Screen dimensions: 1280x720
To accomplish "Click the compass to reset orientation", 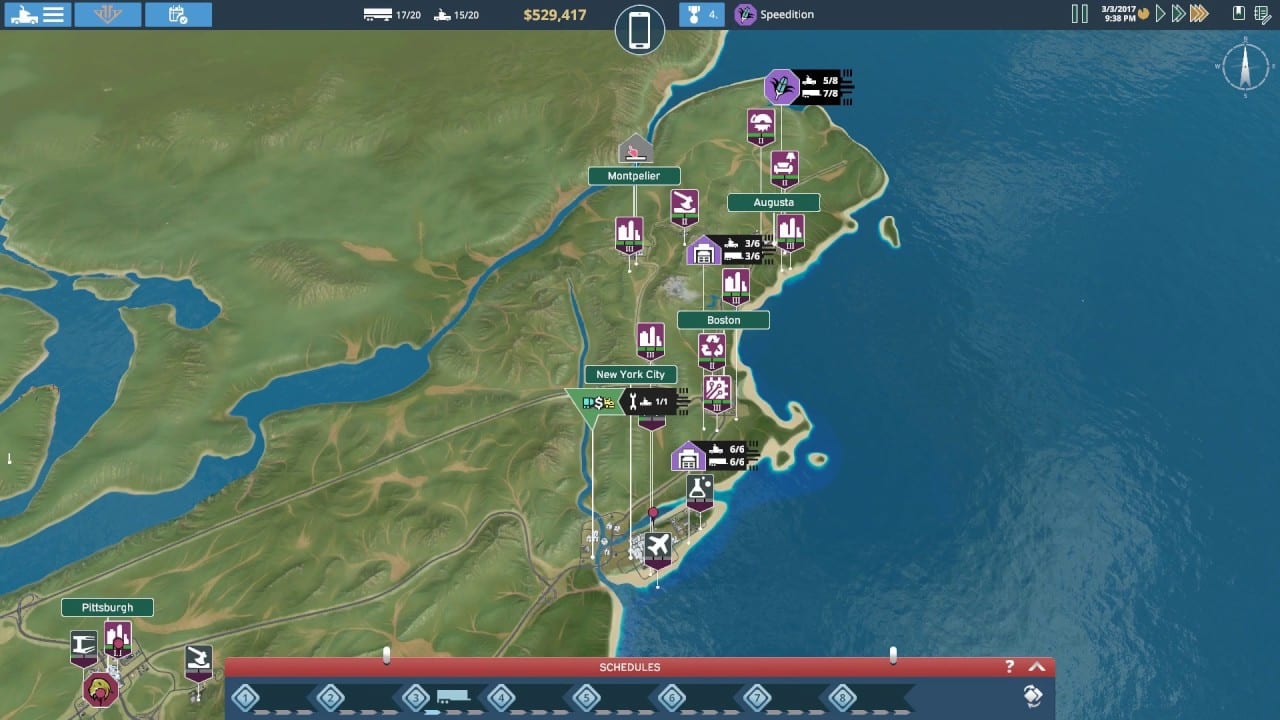I will click(x=1245, y=68).
